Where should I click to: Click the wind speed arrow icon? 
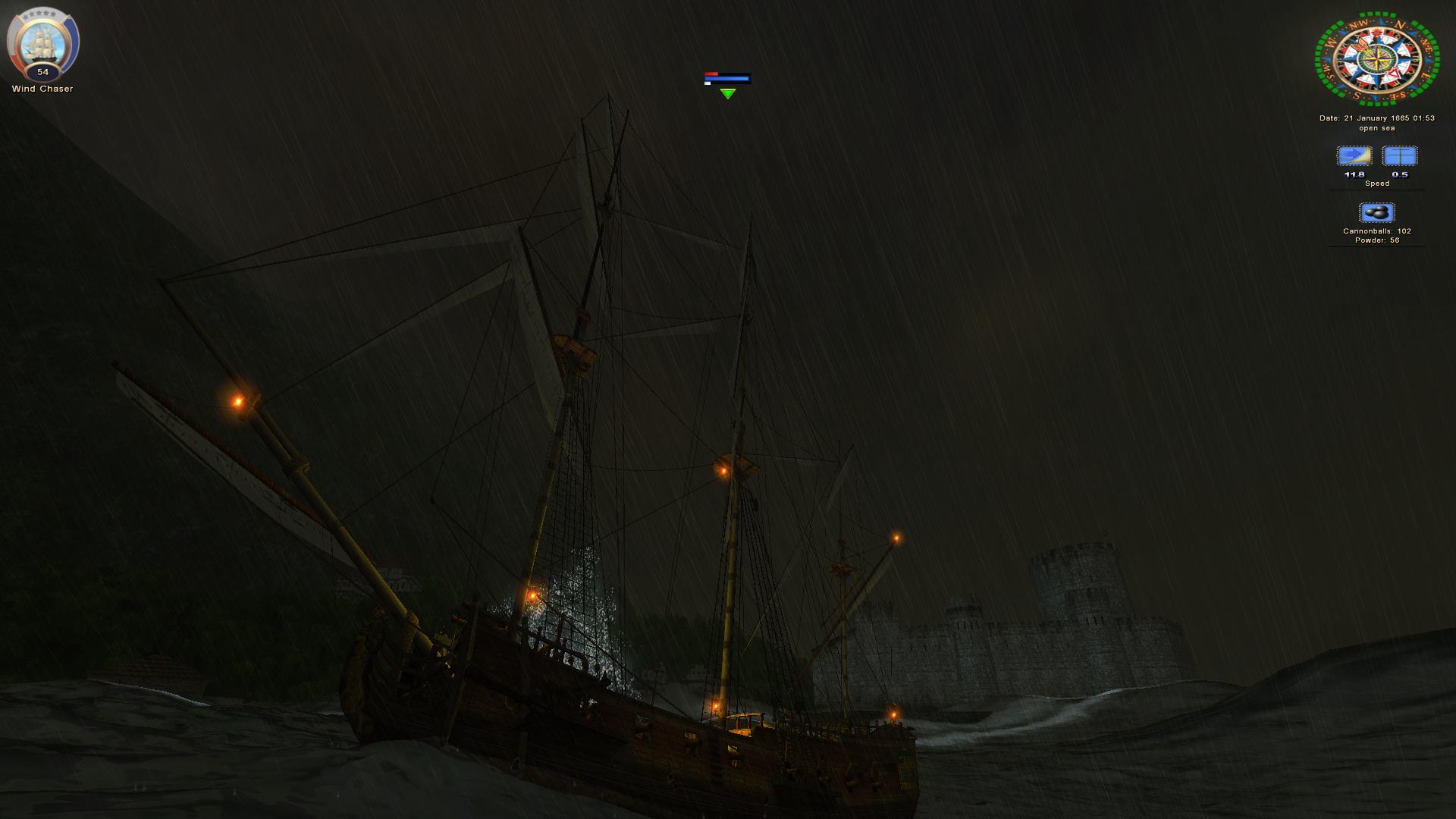coord(1354,156)
